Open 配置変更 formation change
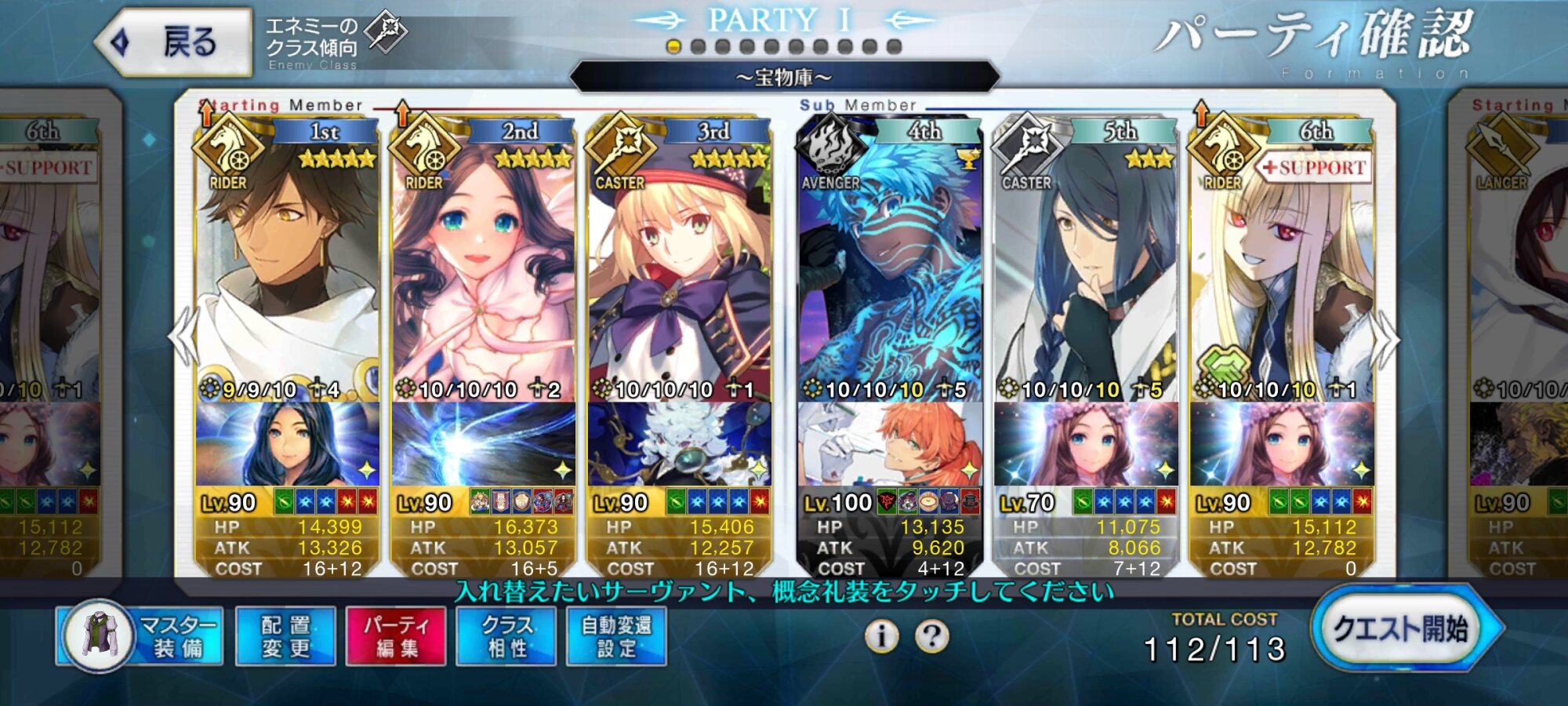The height and width of the screenshot is (706, 1568). [x=285, y=636]
